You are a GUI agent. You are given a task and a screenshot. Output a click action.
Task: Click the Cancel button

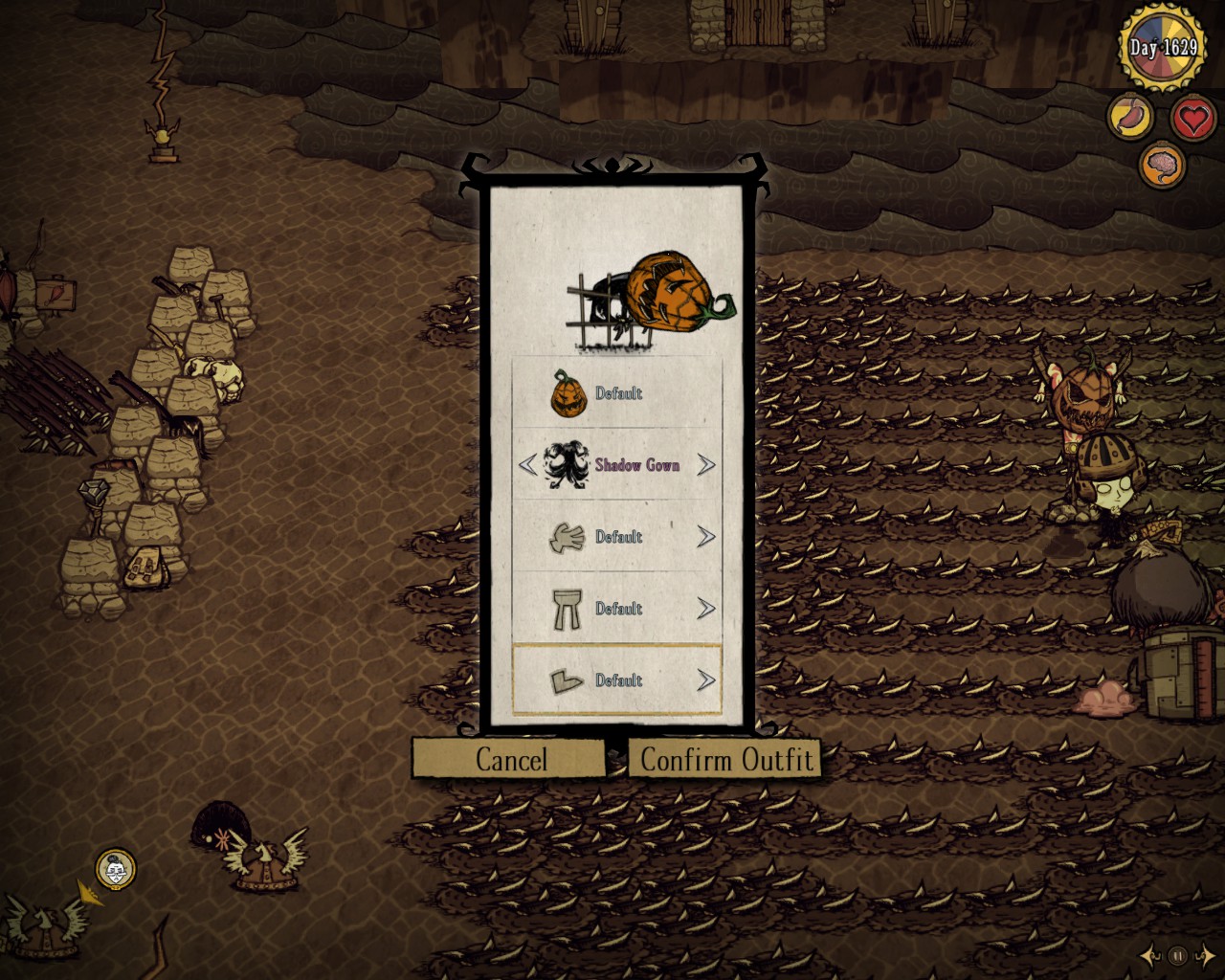(512, 760)
